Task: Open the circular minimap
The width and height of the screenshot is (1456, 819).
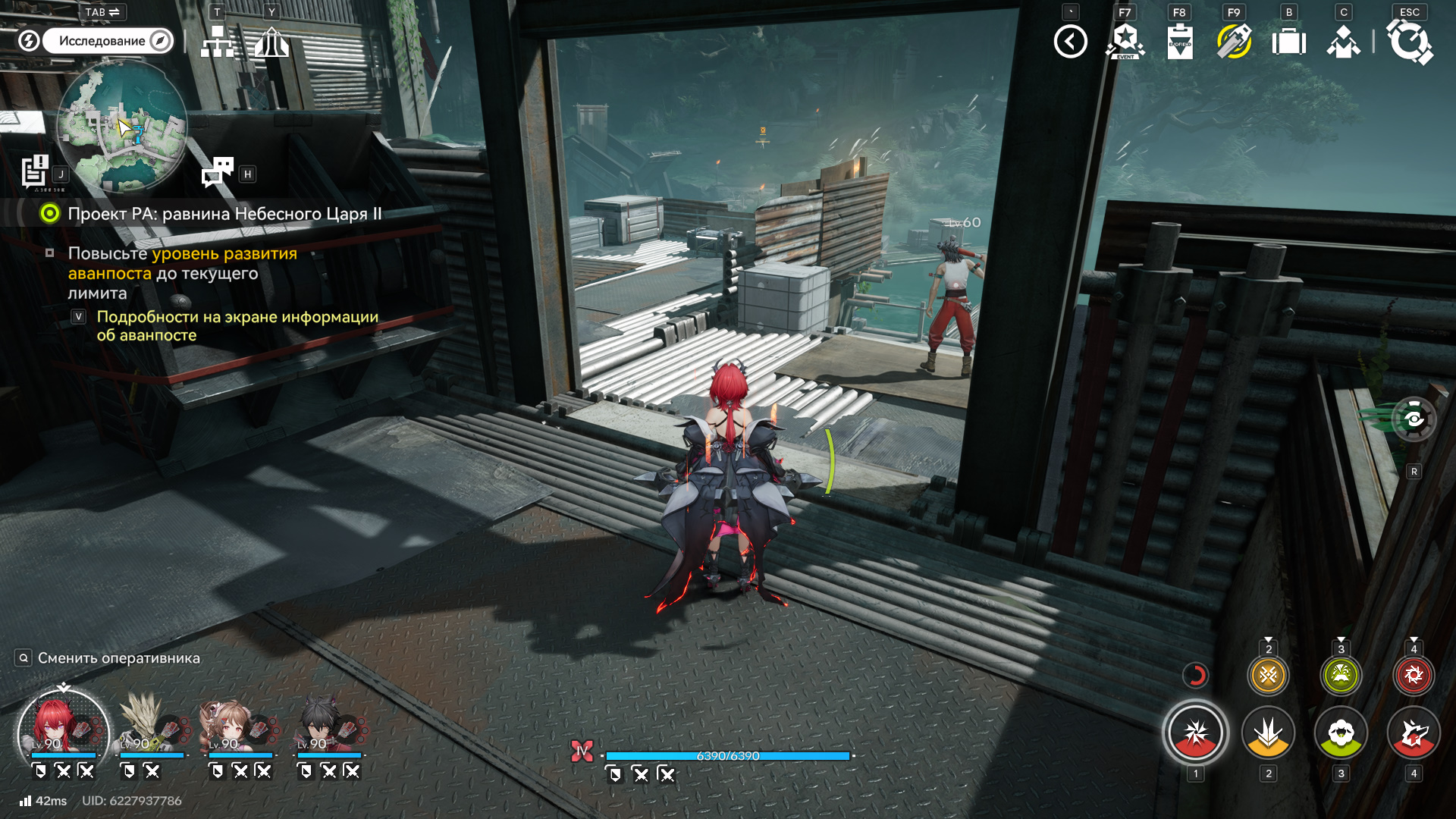Action: pos(122,126)
